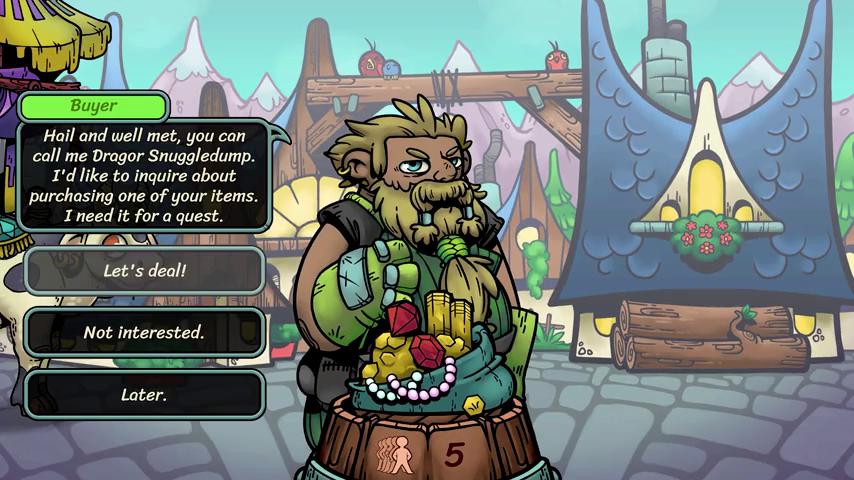Select the "Later." dialogue option

(144, 395)
